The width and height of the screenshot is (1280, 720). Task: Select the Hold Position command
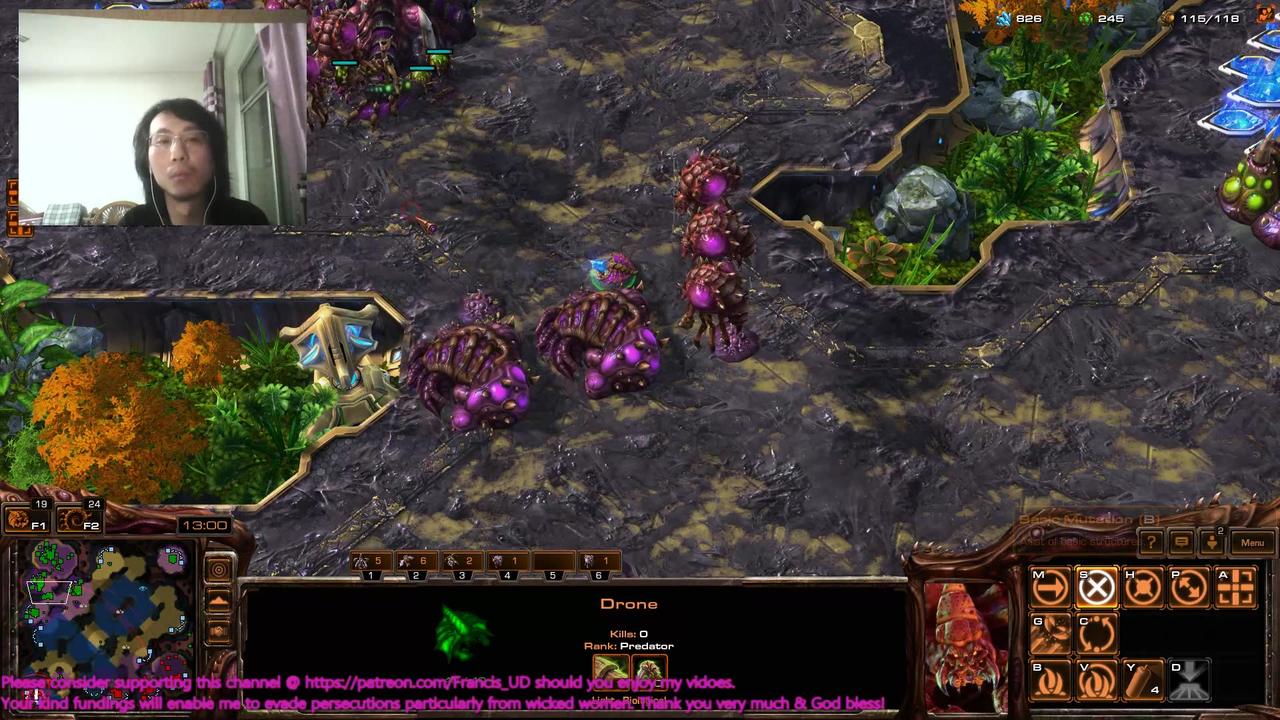tap(1143, 586)
